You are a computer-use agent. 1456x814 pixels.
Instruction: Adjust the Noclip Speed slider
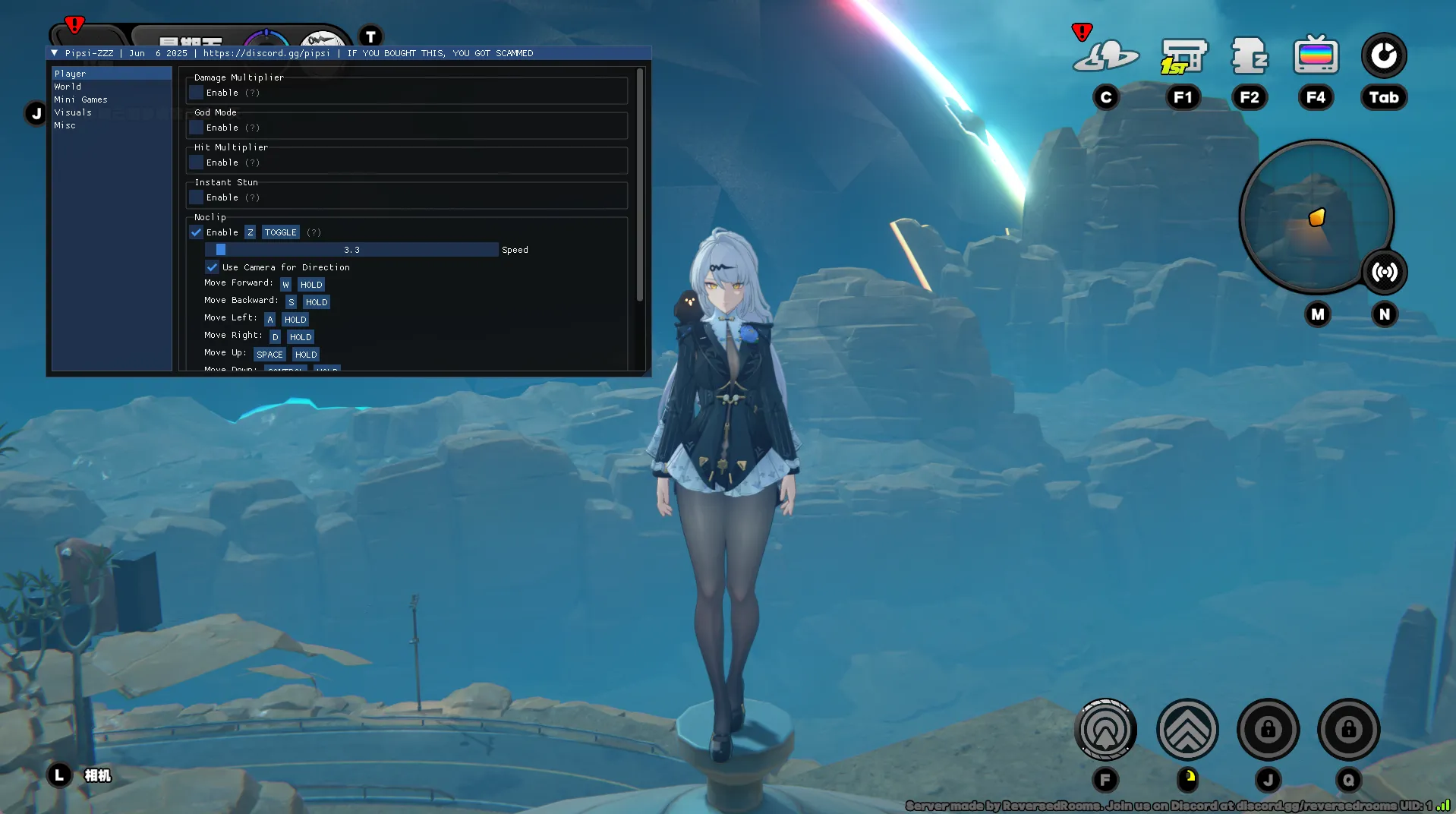tap(351, 250)
